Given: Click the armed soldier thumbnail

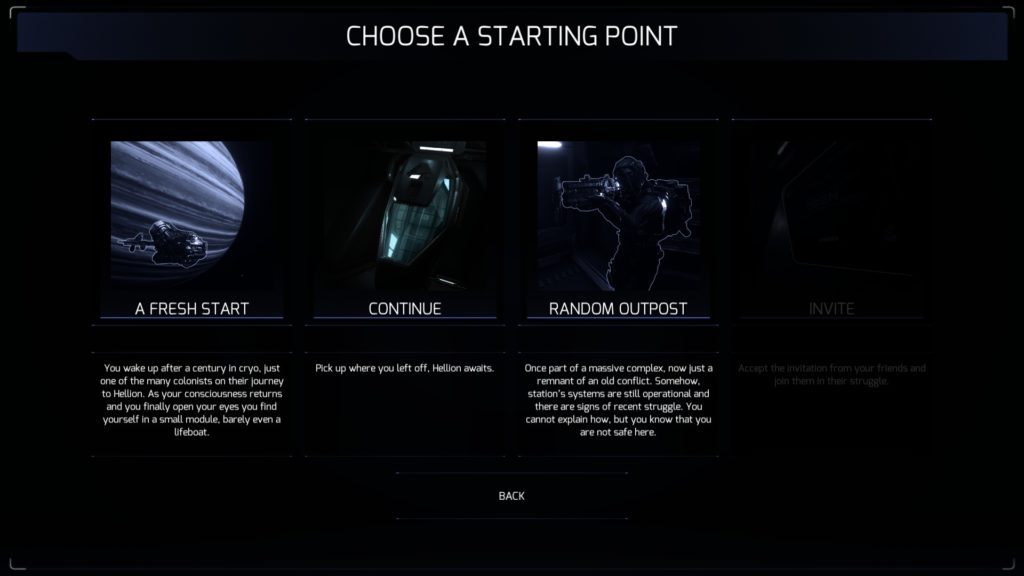Looking at the screenshot, I should click(x=618, y=215).
